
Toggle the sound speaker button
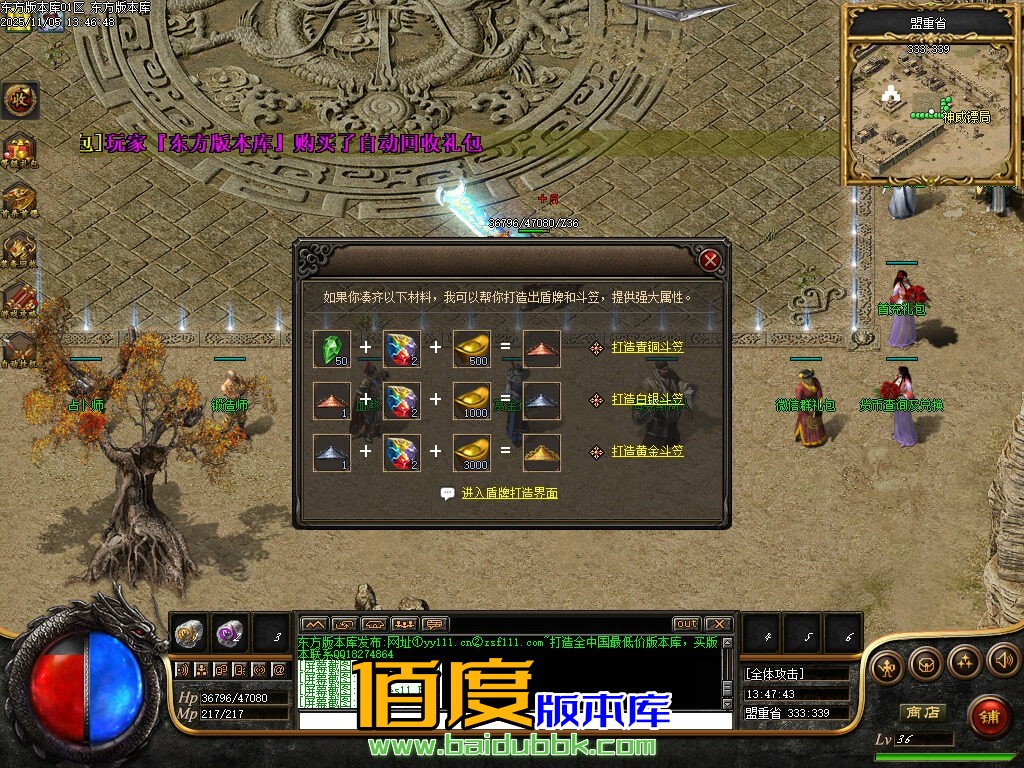[1002, 660]
